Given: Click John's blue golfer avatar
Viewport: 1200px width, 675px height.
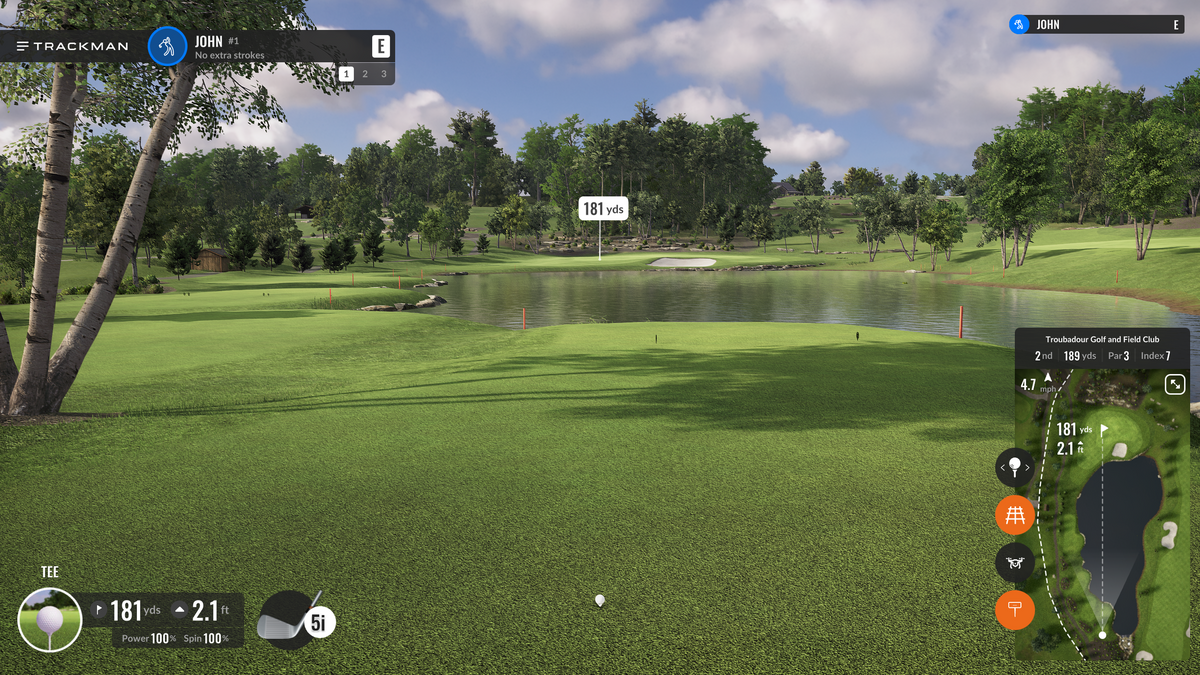Looking at the screenshot, I should point(168,46).
